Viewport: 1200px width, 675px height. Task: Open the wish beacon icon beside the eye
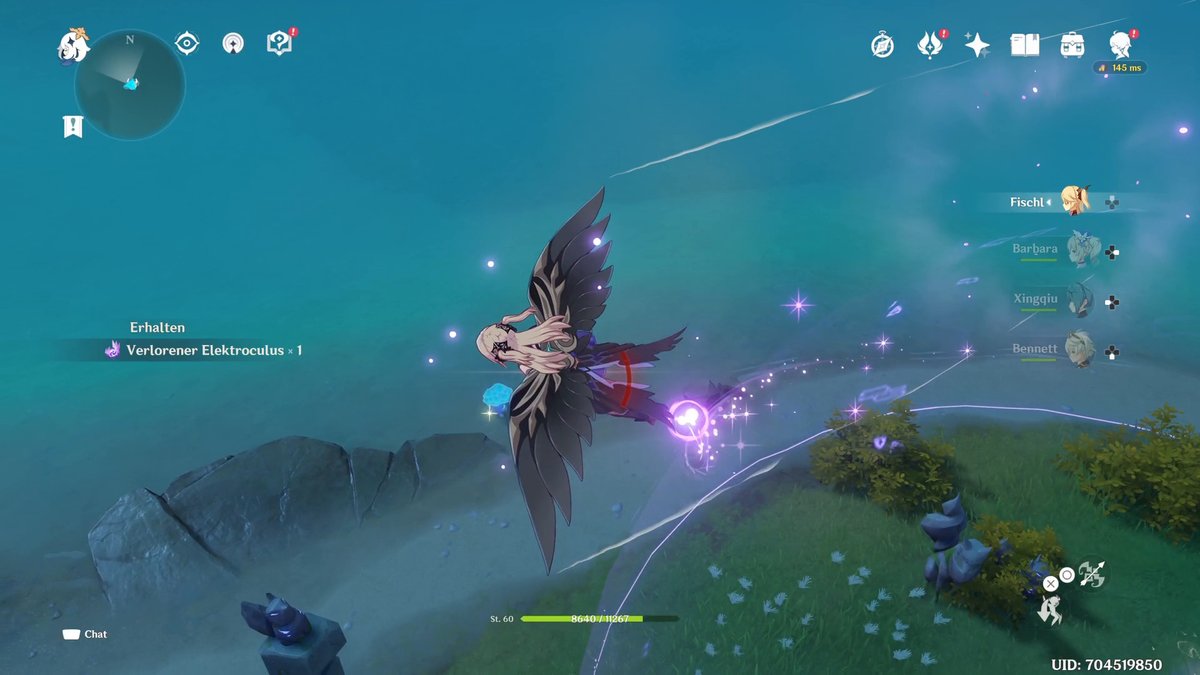point(233,43)
